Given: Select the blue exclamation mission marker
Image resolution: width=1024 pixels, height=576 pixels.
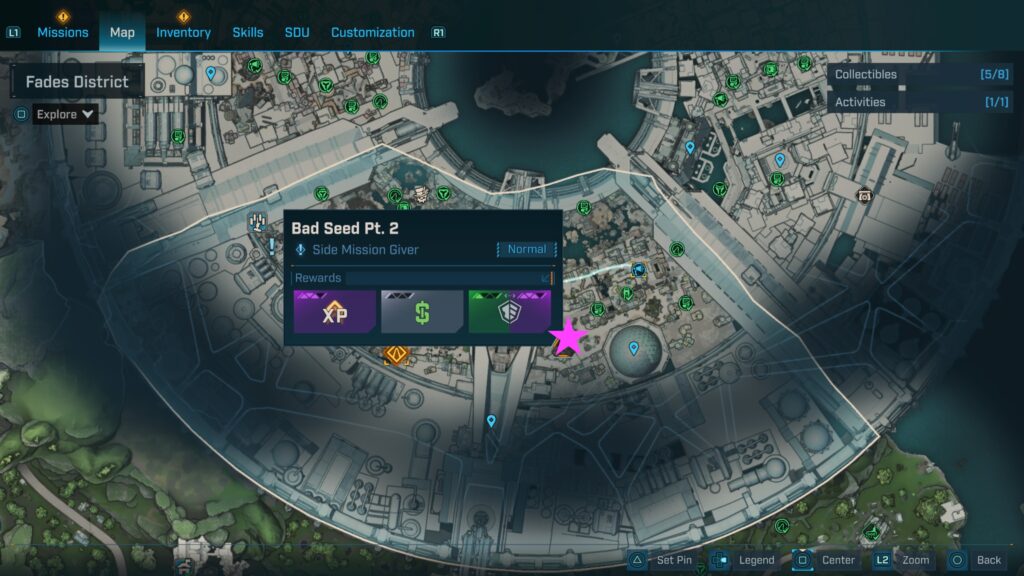Looking at the screenshot, I should coord(271,245).
